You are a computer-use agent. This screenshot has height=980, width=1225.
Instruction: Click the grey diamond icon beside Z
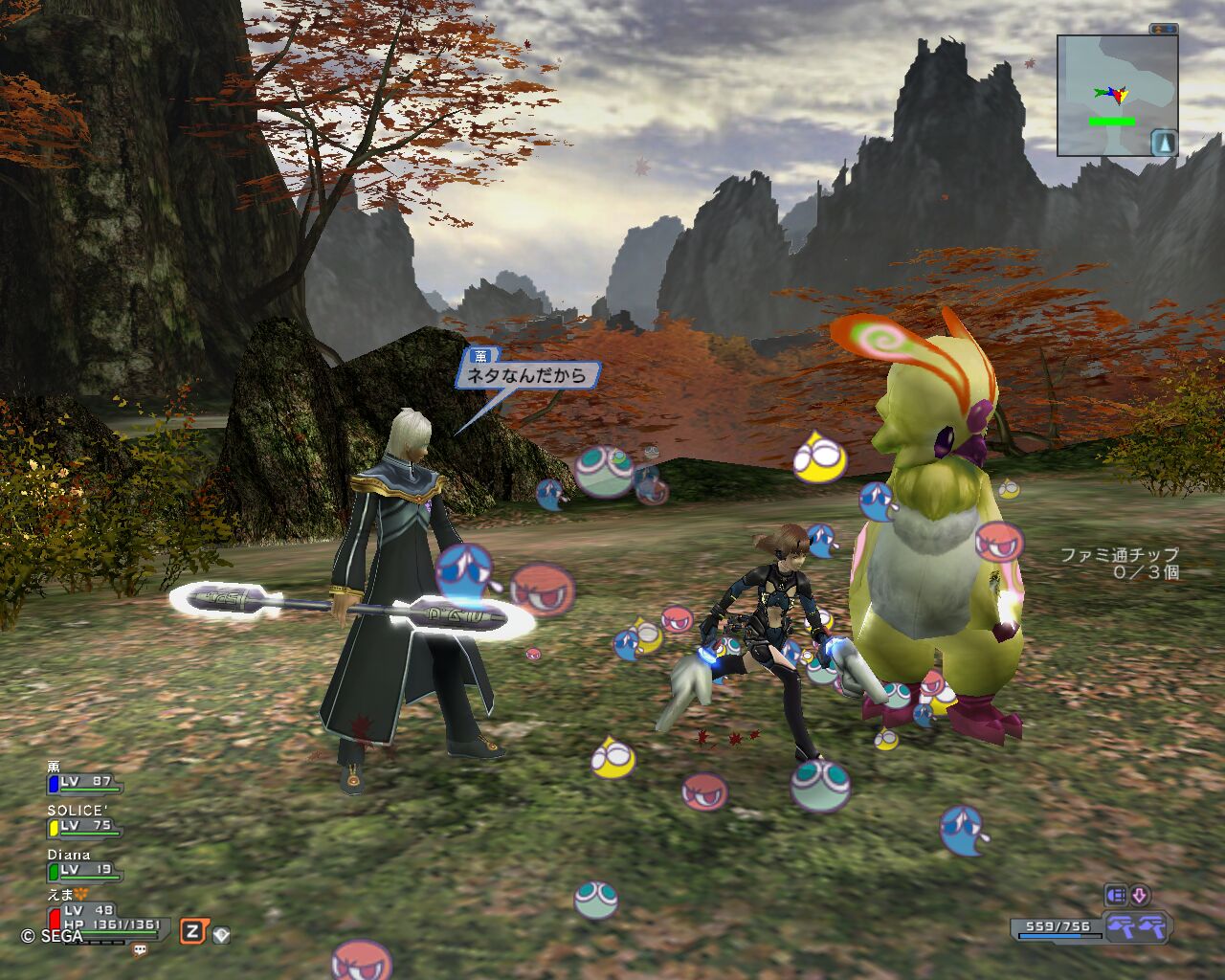pos(221,934)
